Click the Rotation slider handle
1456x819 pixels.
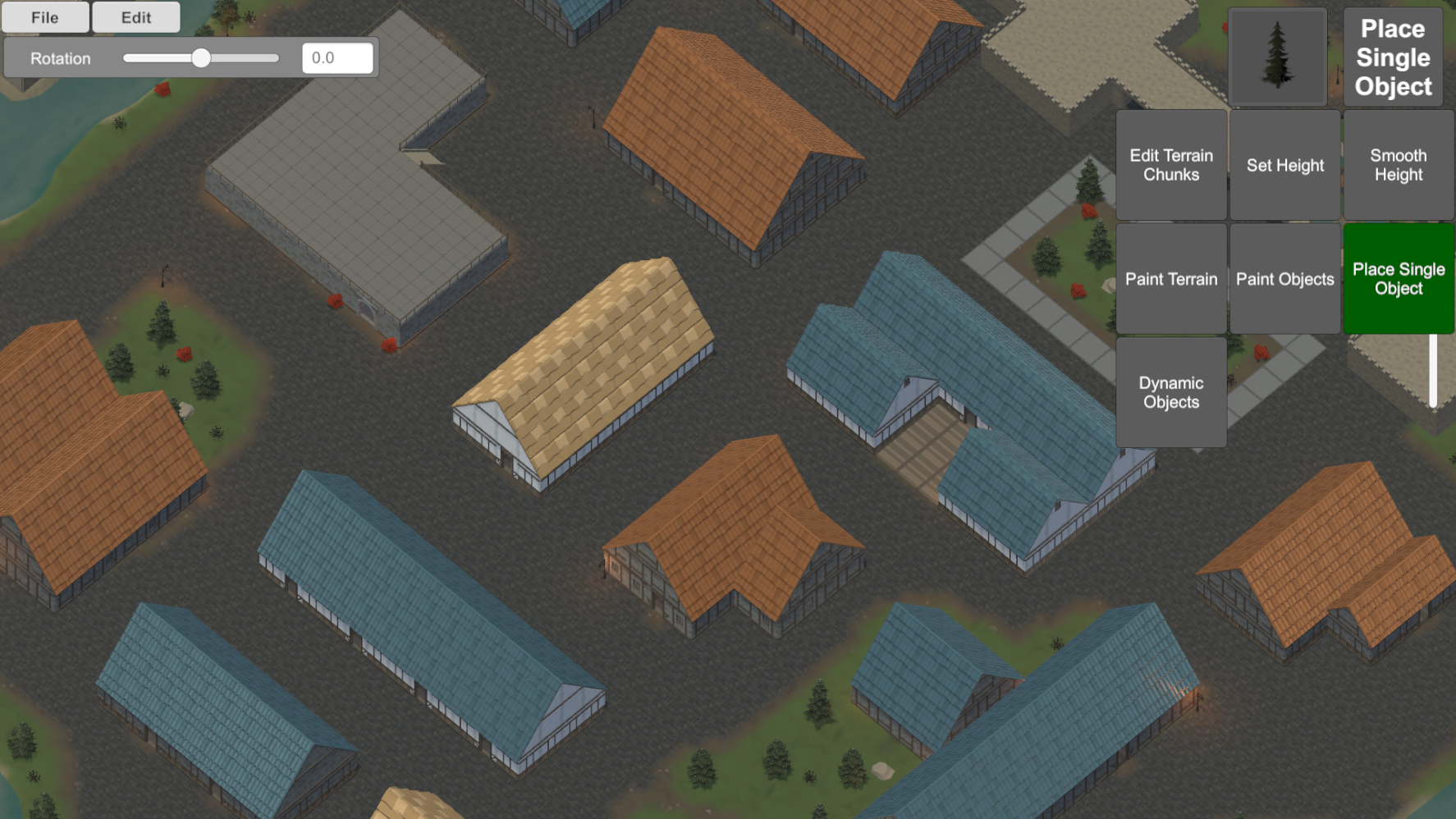[201, 58]
